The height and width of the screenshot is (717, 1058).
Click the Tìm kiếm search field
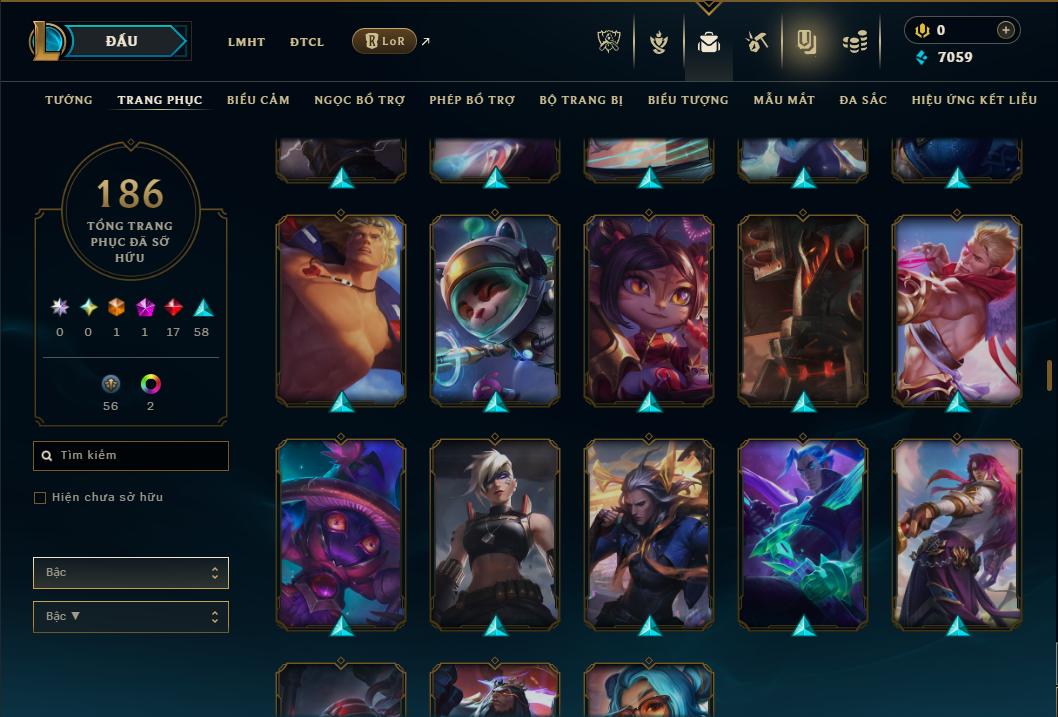point(131,456)
